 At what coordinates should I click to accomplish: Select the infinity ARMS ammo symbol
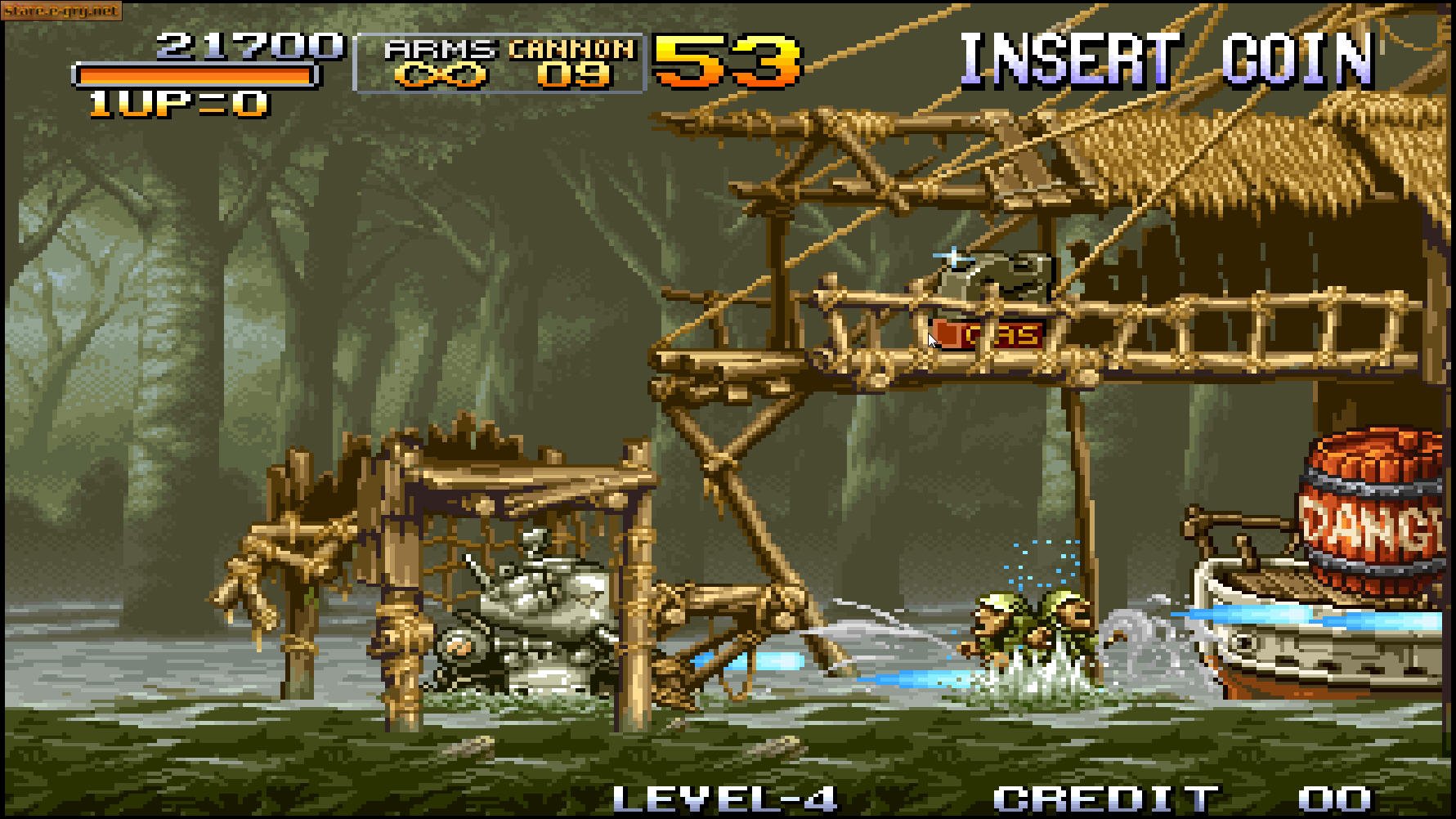click(x=438, y=78)
